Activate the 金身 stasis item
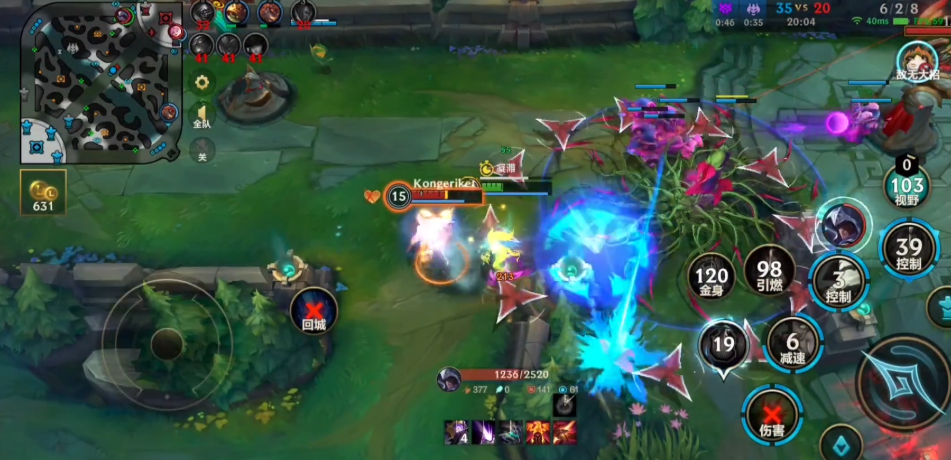The image size is (951, 460). coord(712,275)
